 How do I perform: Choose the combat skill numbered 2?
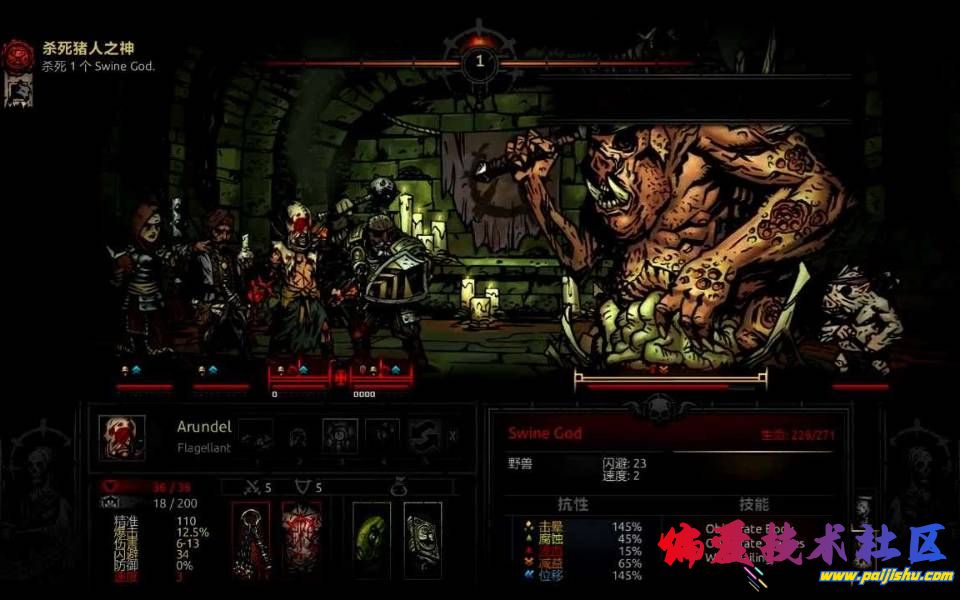point(297,436)
